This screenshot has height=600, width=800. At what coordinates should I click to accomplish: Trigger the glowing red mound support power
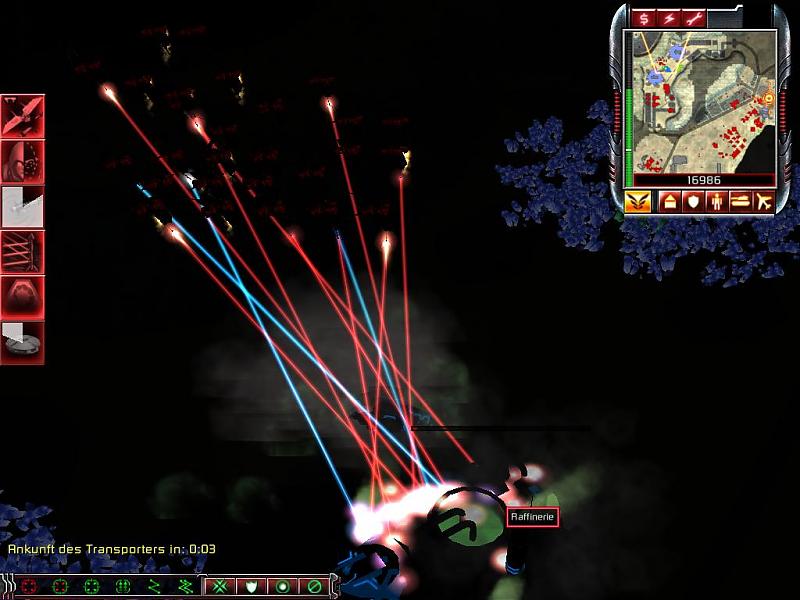pos(22,297)
